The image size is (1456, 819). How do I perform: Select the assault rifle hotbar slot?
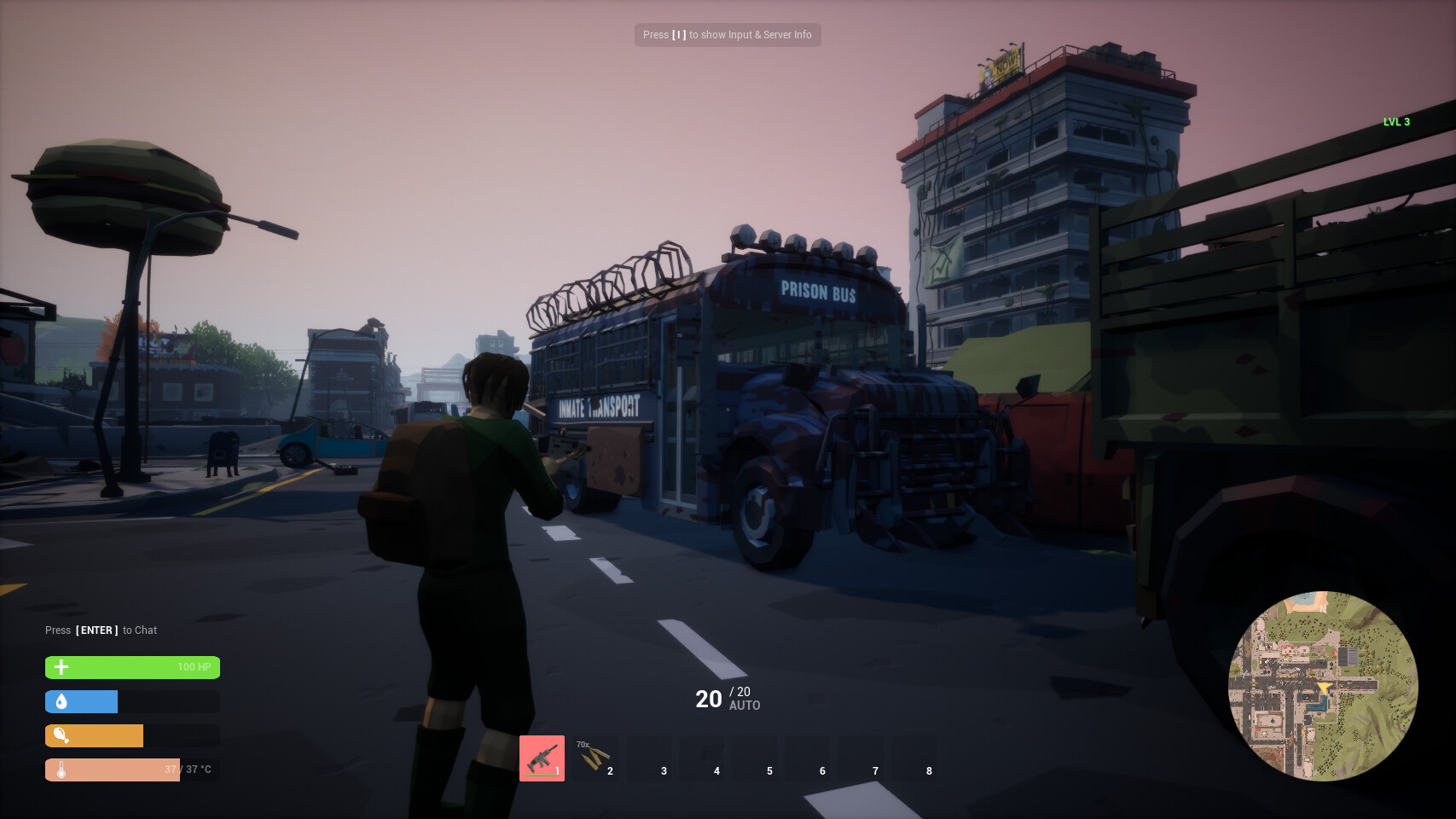click(x=542, y=758)
